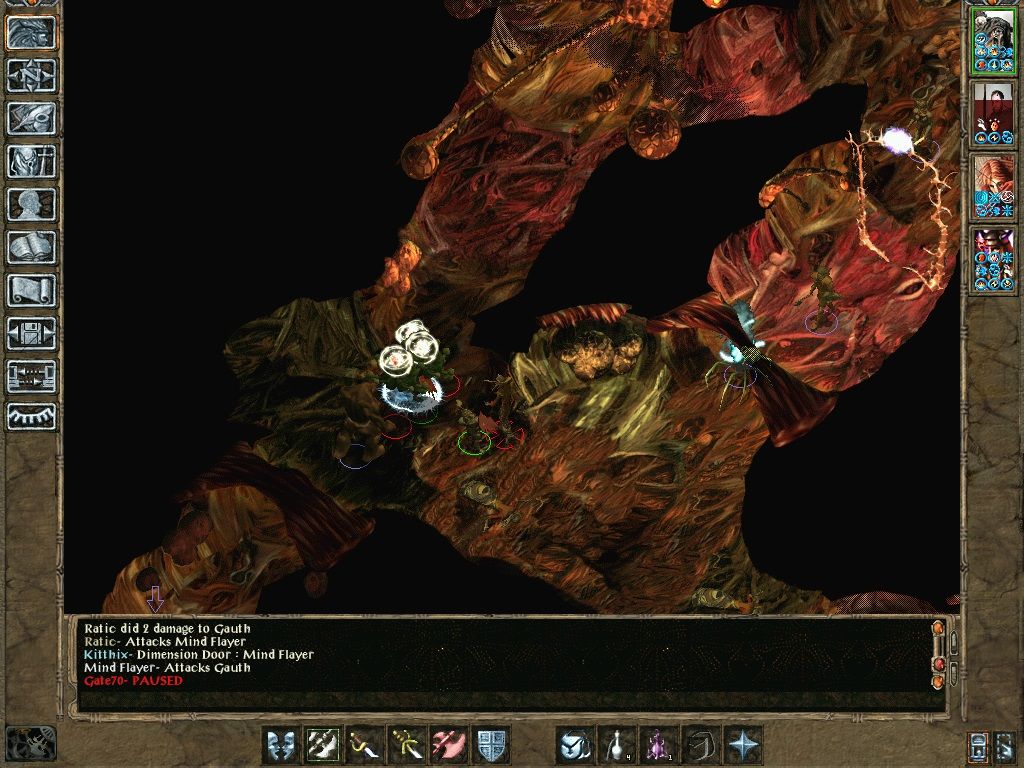Return to the game view via the face button
Screen dimensions: 1024x768
(31, 32)
